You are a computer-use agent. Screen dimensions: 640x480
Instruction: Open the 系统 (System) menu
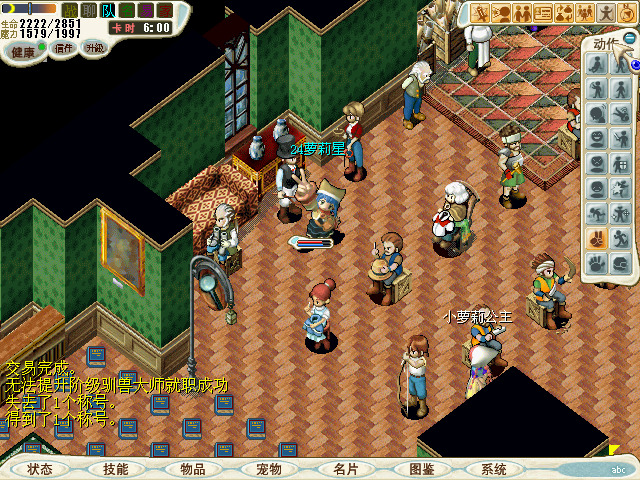click(493, 469)
